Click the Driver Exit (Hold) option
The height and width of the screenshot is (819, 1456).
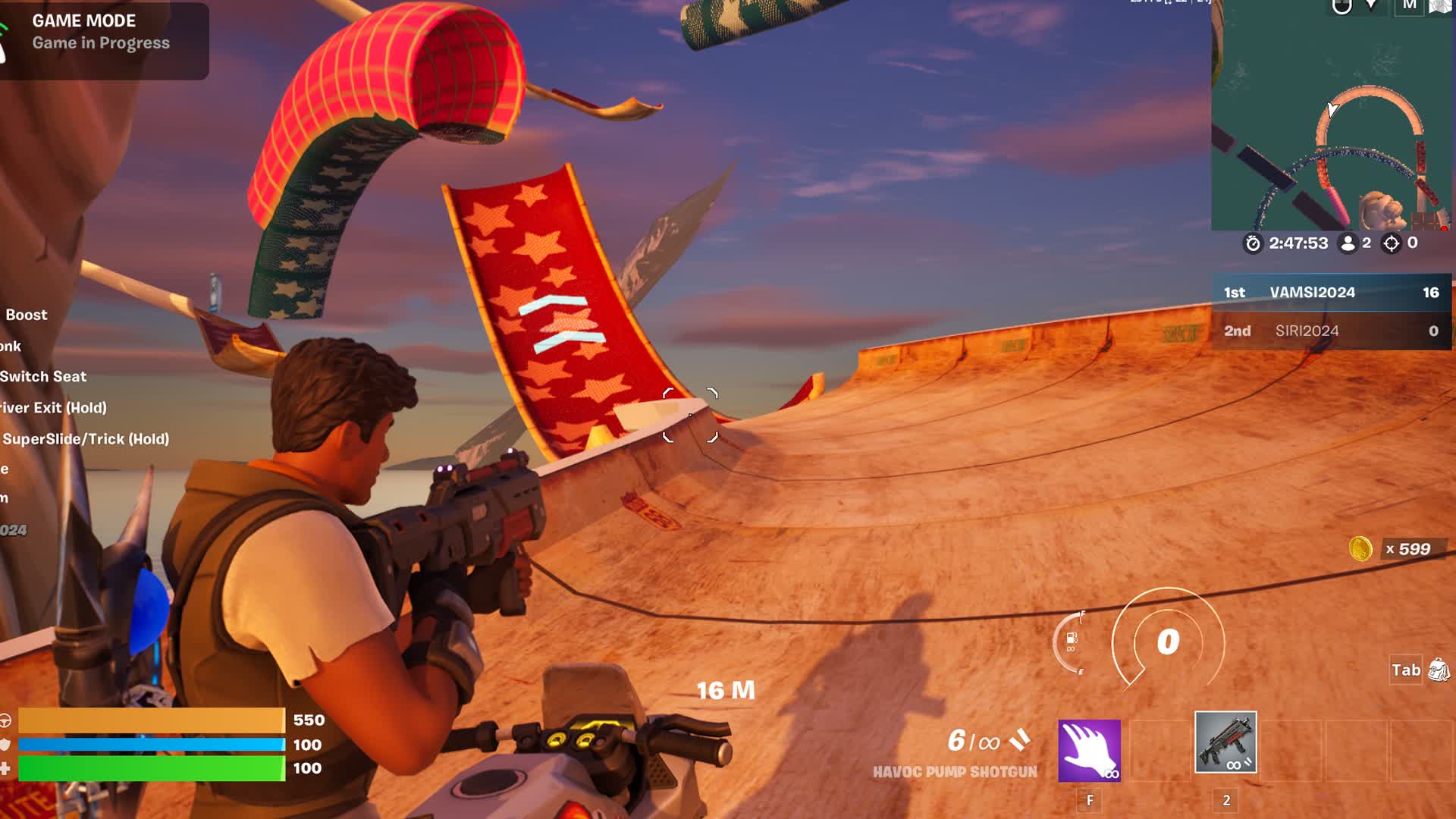(52, 407)
